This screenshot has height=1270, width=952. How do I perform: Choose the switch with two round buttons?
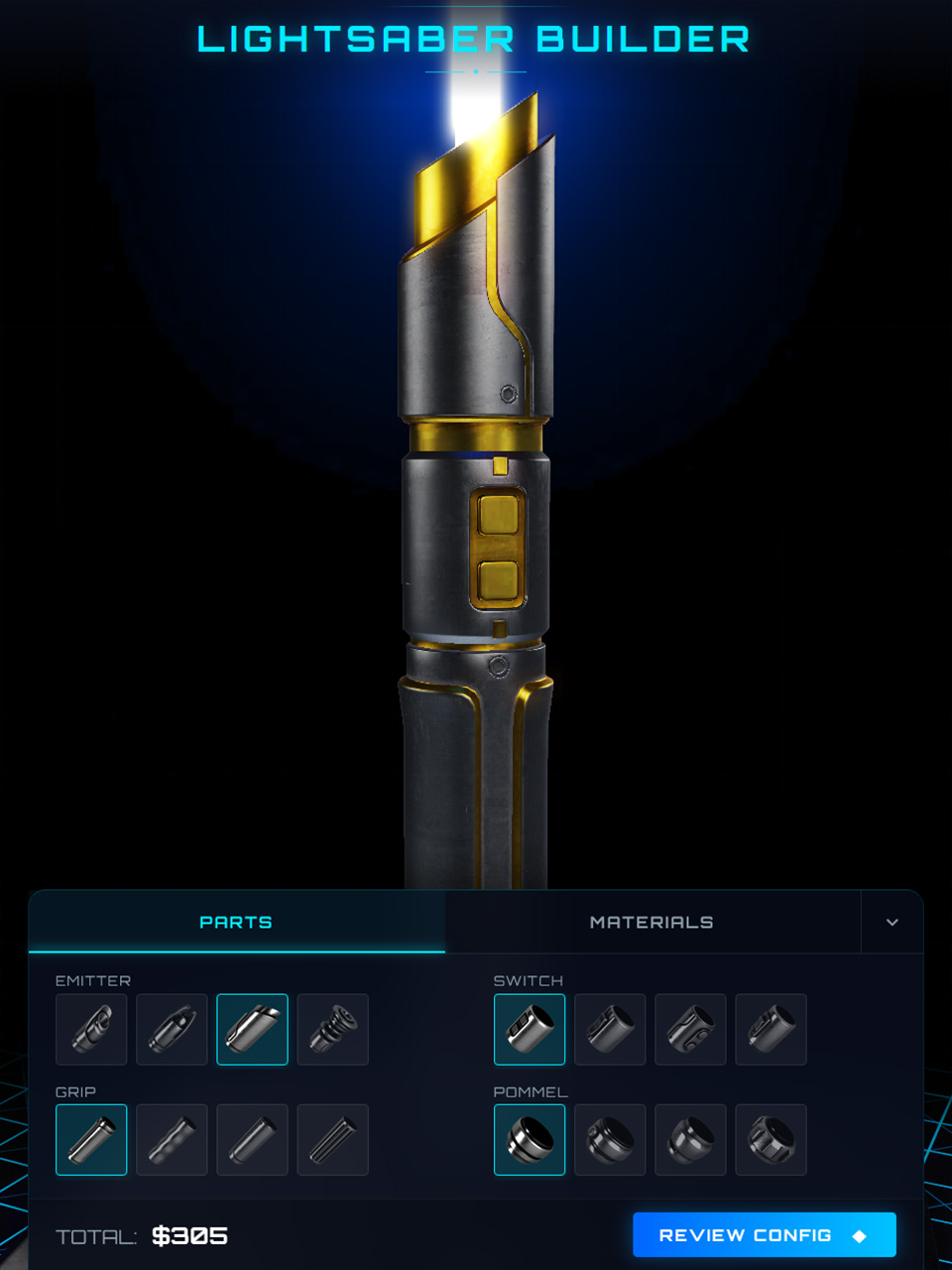click(690, 1030)
